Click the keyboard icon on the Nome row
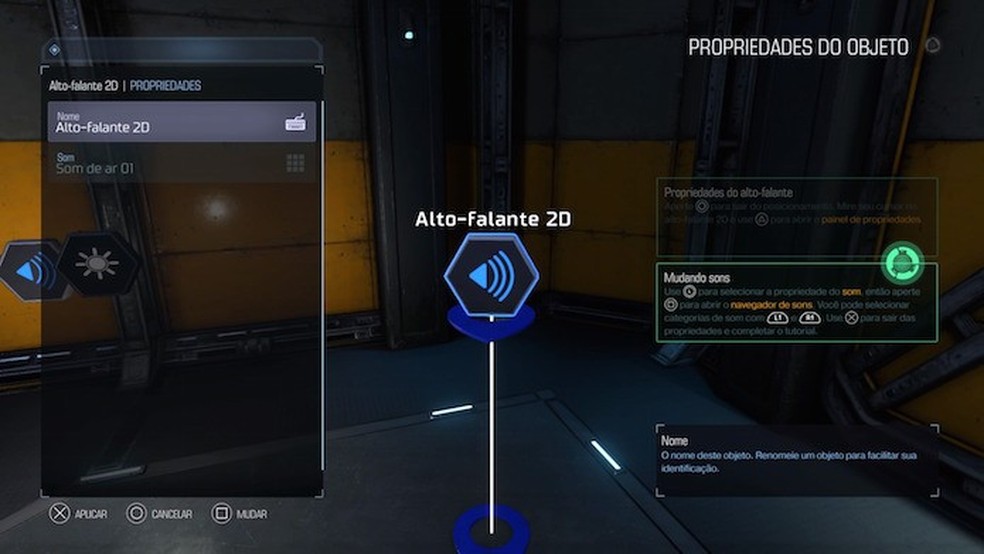Viewport: 984px width, 554px height. click(295, 123)
